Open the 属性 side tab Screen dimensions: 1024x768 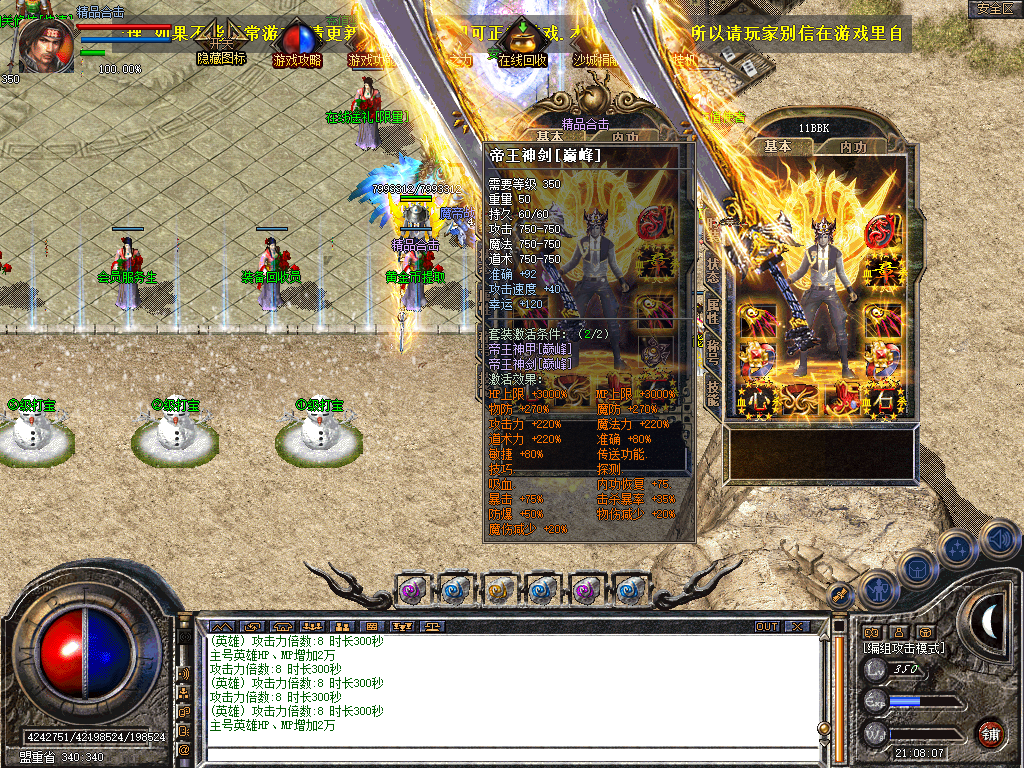click(x=713, y=312)
